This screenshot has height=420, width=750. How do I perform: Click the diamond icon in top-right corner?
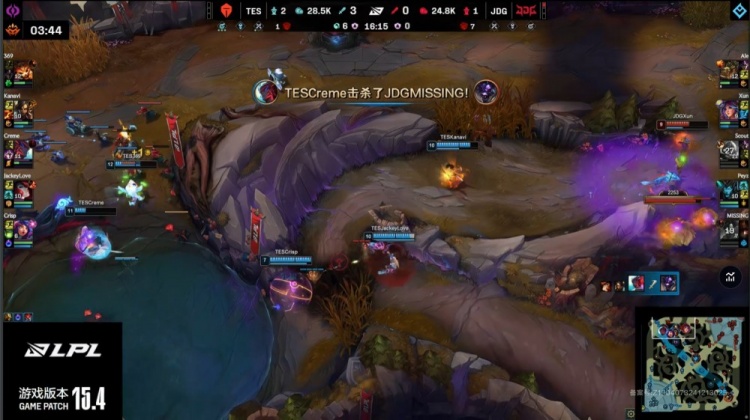(x=739, y=10)
